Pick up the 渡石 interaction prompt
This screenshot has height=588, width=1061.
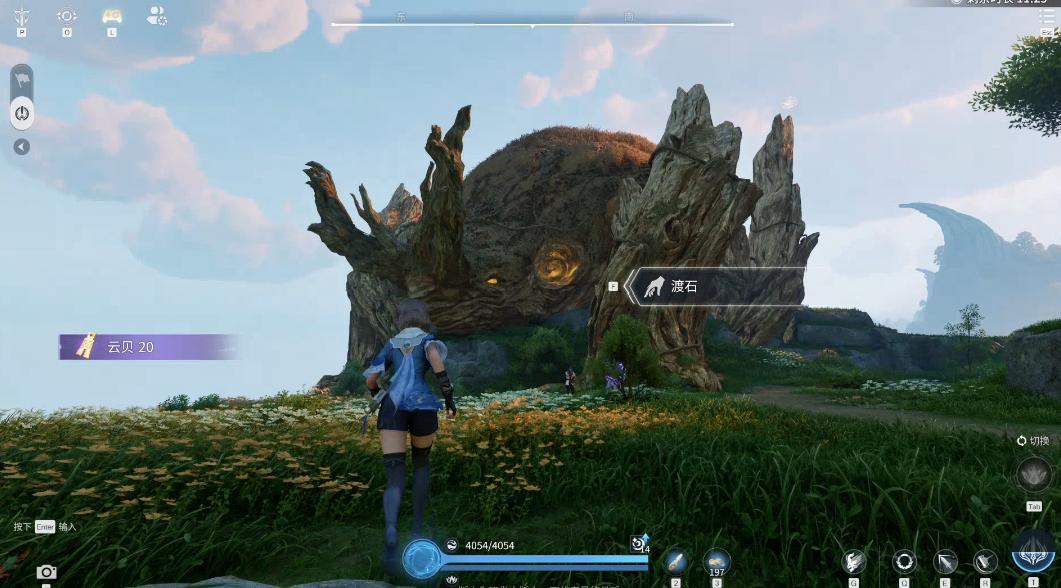714,287
